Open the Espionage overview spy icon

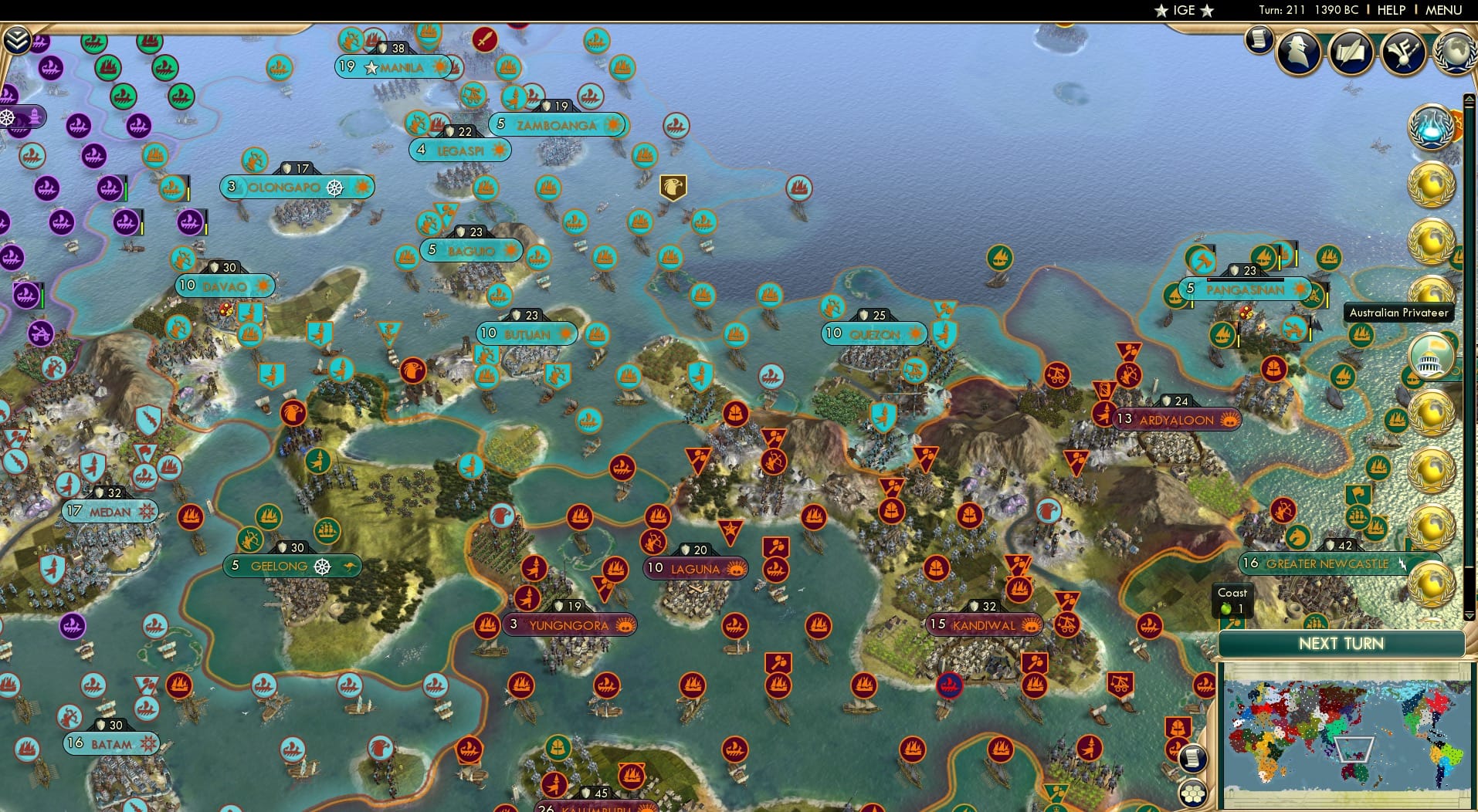pos(1298,52)
